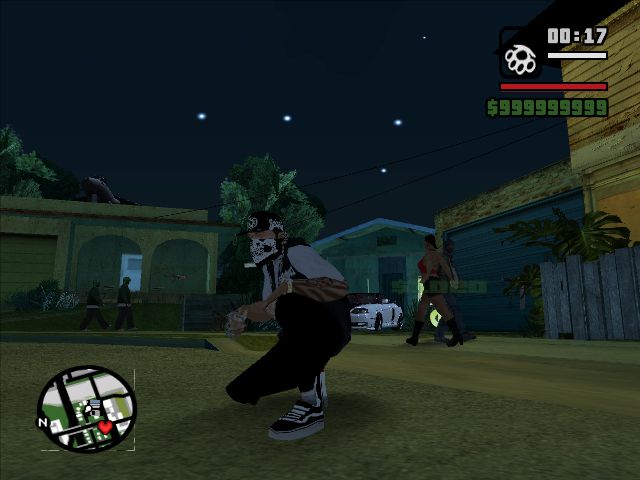Click the north indicator on the radar
The height and width of the screenshot is (480, 640).
point(43,422)
